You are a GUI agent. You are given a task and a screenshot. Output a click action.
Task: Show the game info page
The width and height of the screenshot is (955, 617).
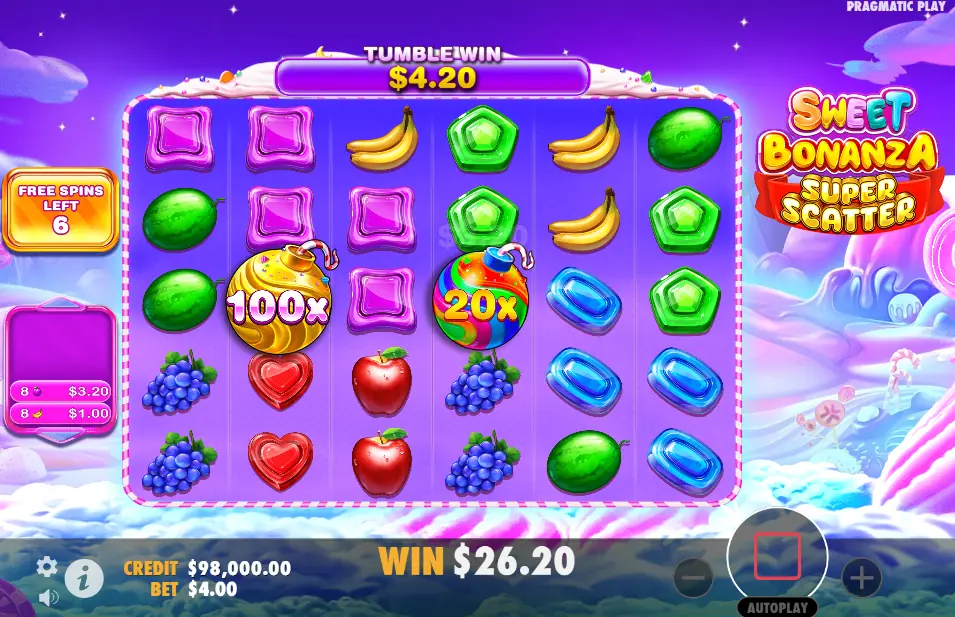84,577
